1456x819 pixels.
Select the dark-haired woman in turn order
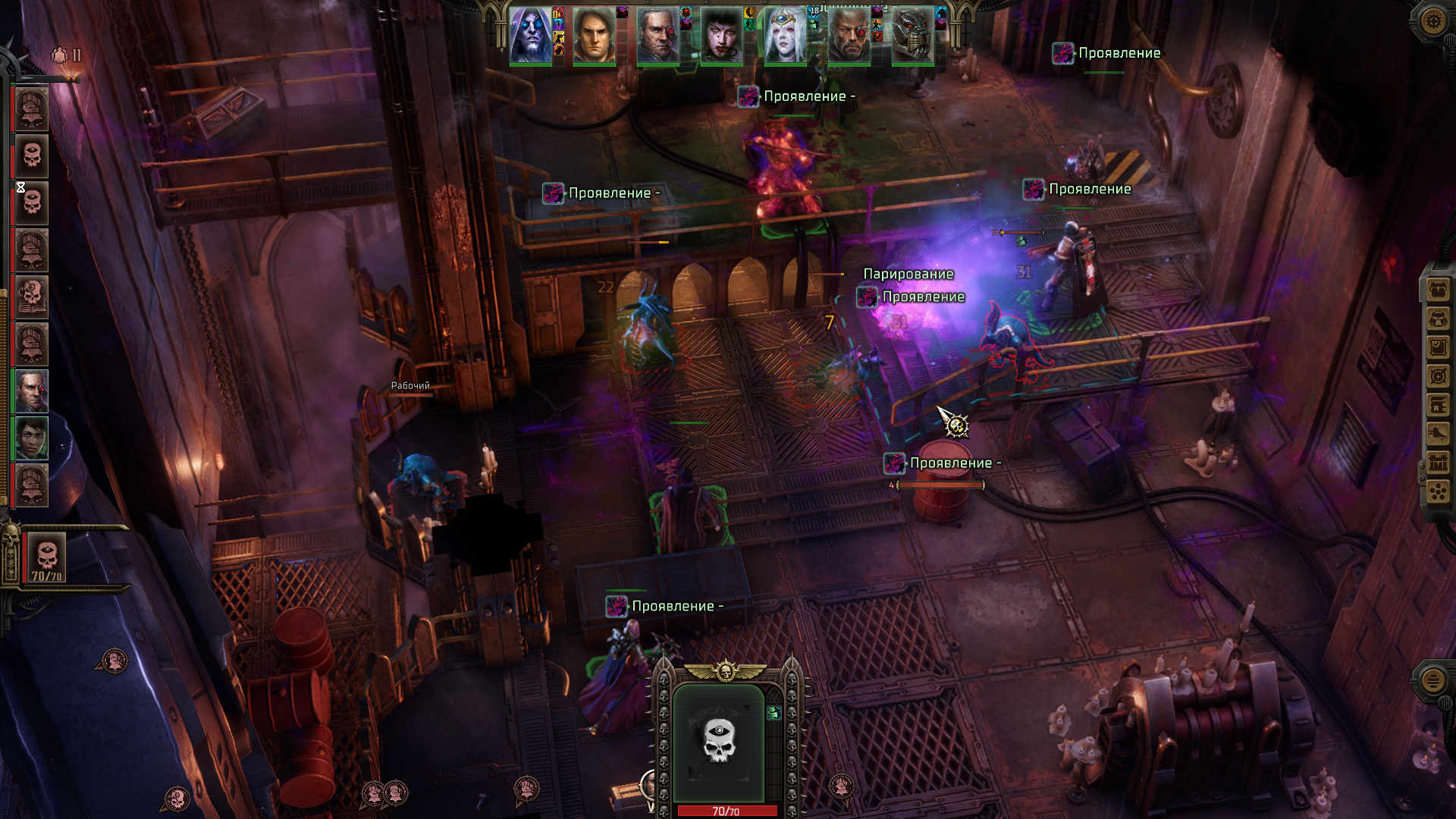tap(32, 438)
